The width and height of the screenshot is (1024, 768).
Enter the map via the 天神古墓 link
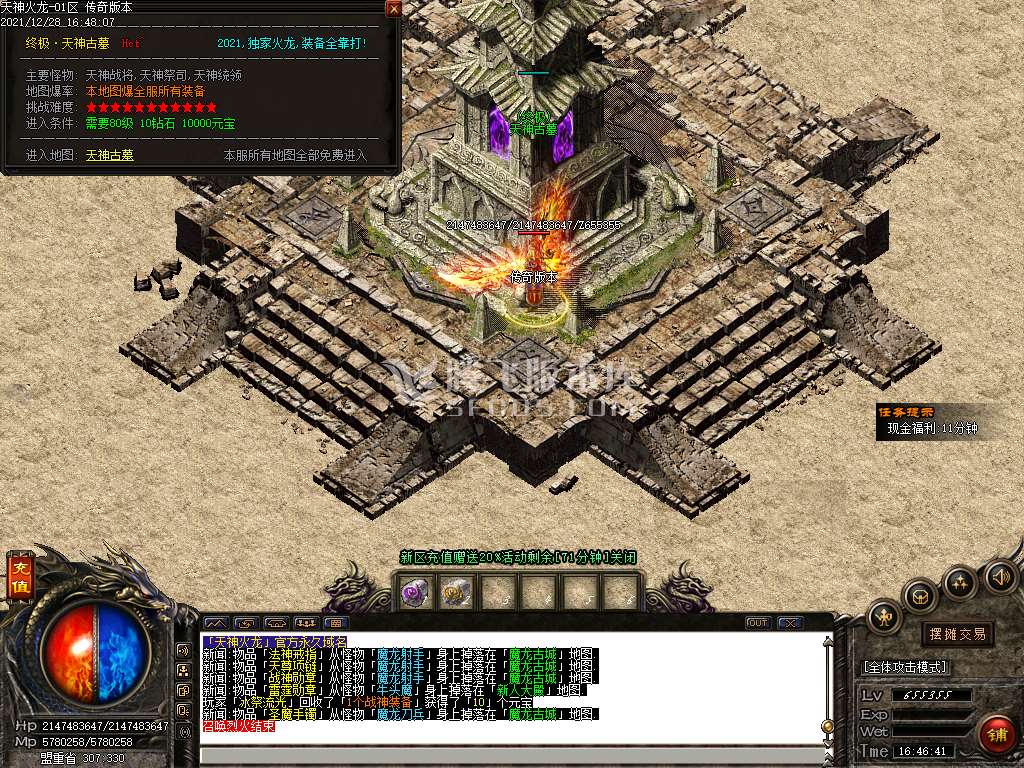(109, 155)
